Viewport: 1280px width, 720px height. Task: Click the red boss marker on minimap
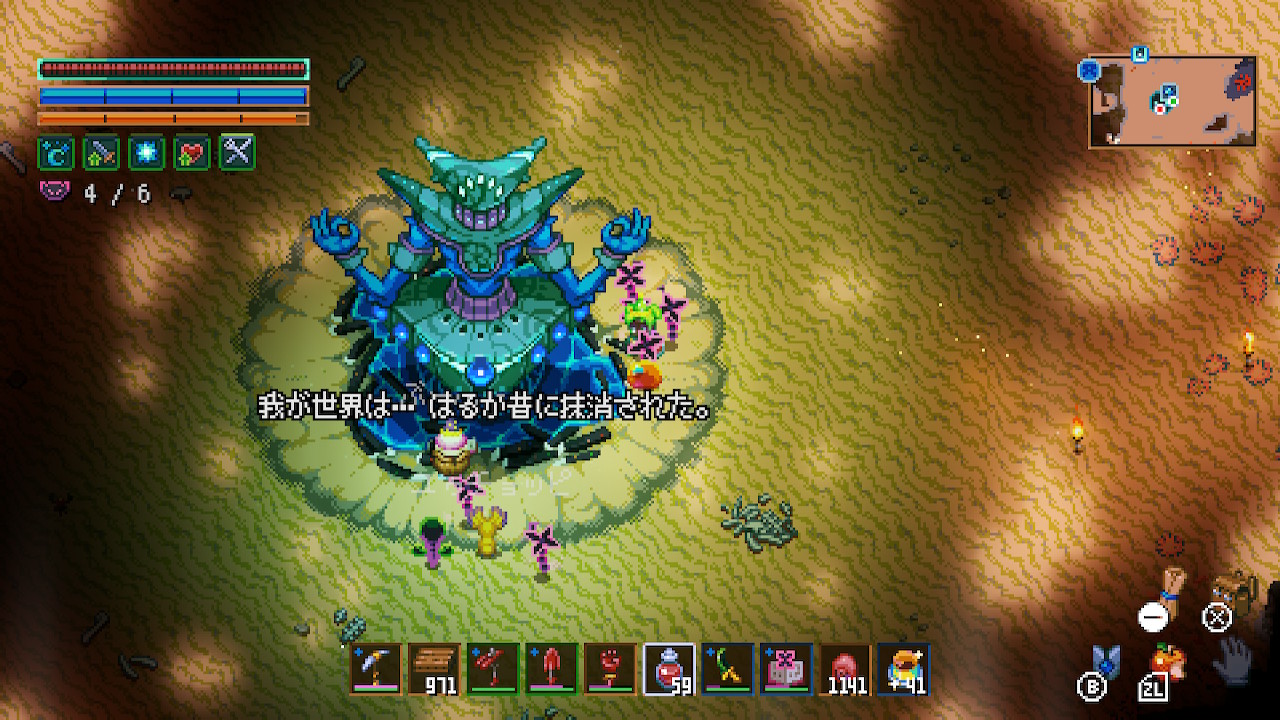point(1243,80)
